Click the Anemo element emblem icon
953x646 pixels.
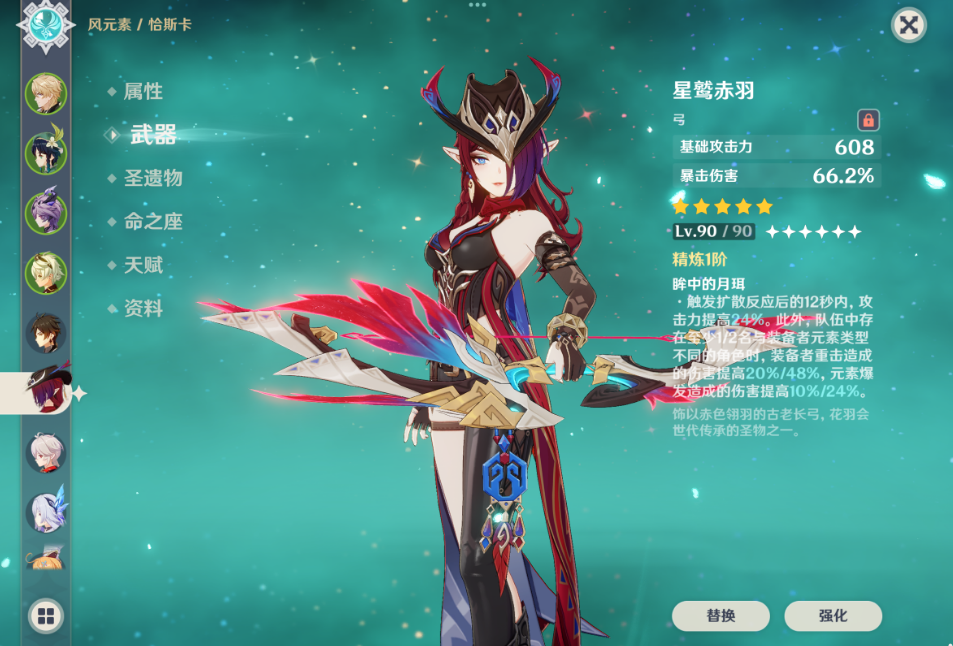pos(46,26)
